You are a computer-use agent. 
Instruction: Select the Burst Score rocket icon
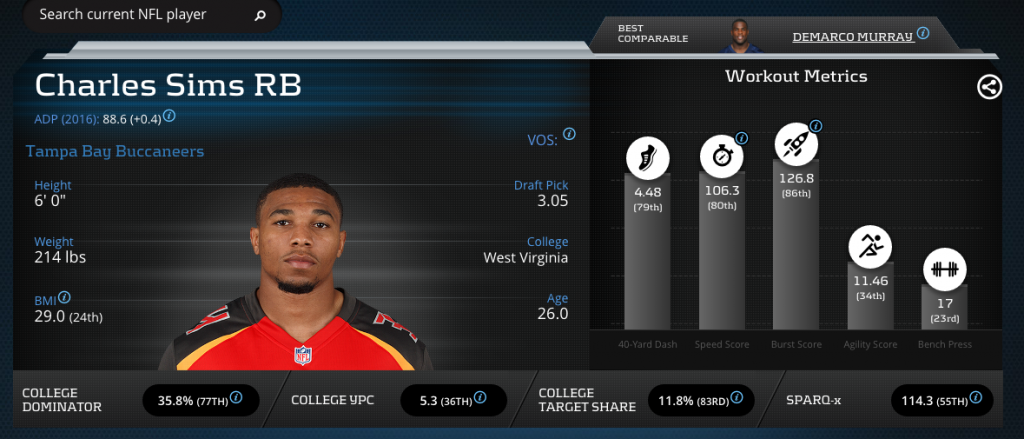795,147
